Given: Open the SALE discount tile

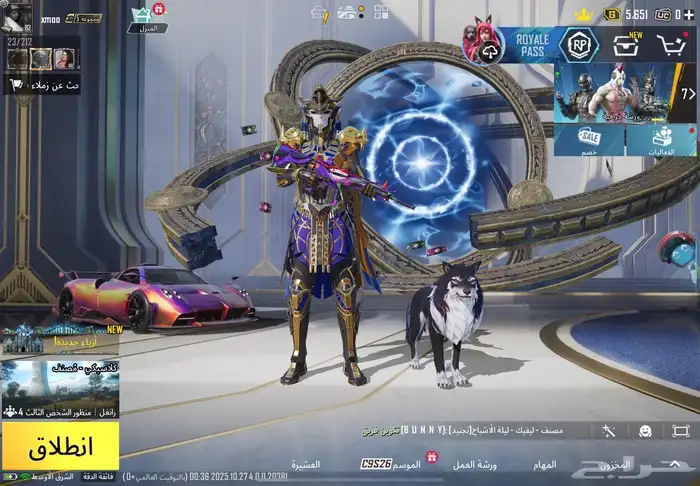Looking at the screenshot, I should (590, 141).
